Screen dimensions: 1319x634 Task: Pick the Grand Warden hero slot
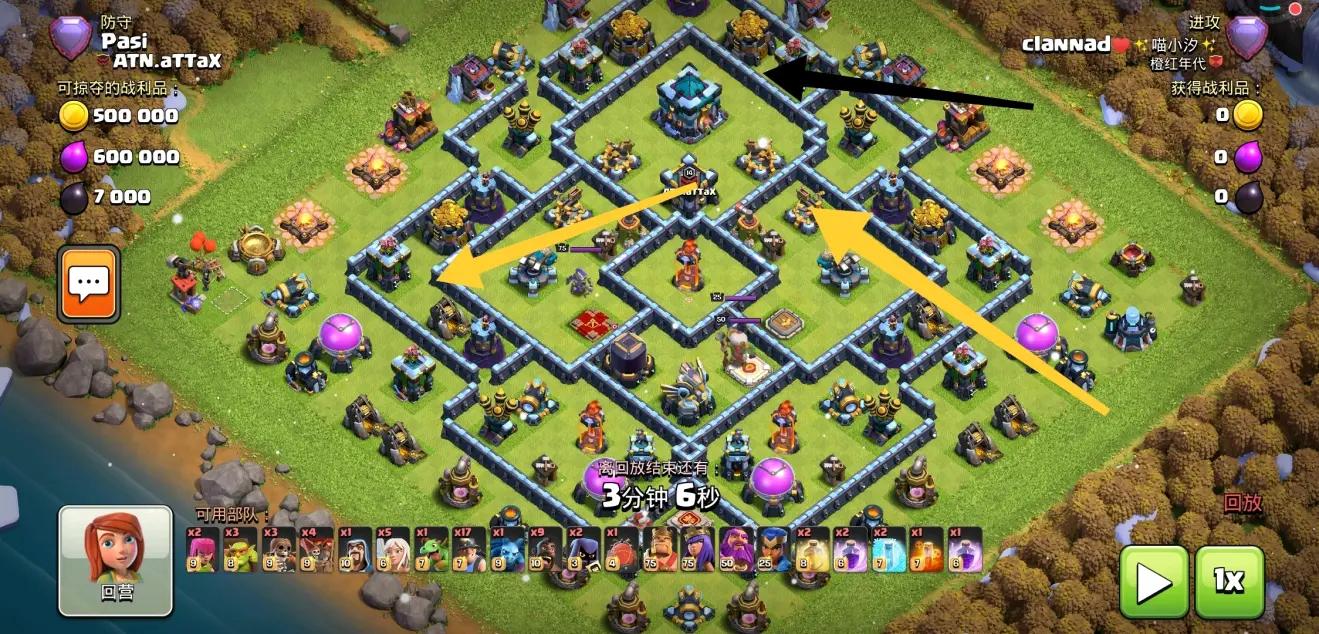[734, 549]
